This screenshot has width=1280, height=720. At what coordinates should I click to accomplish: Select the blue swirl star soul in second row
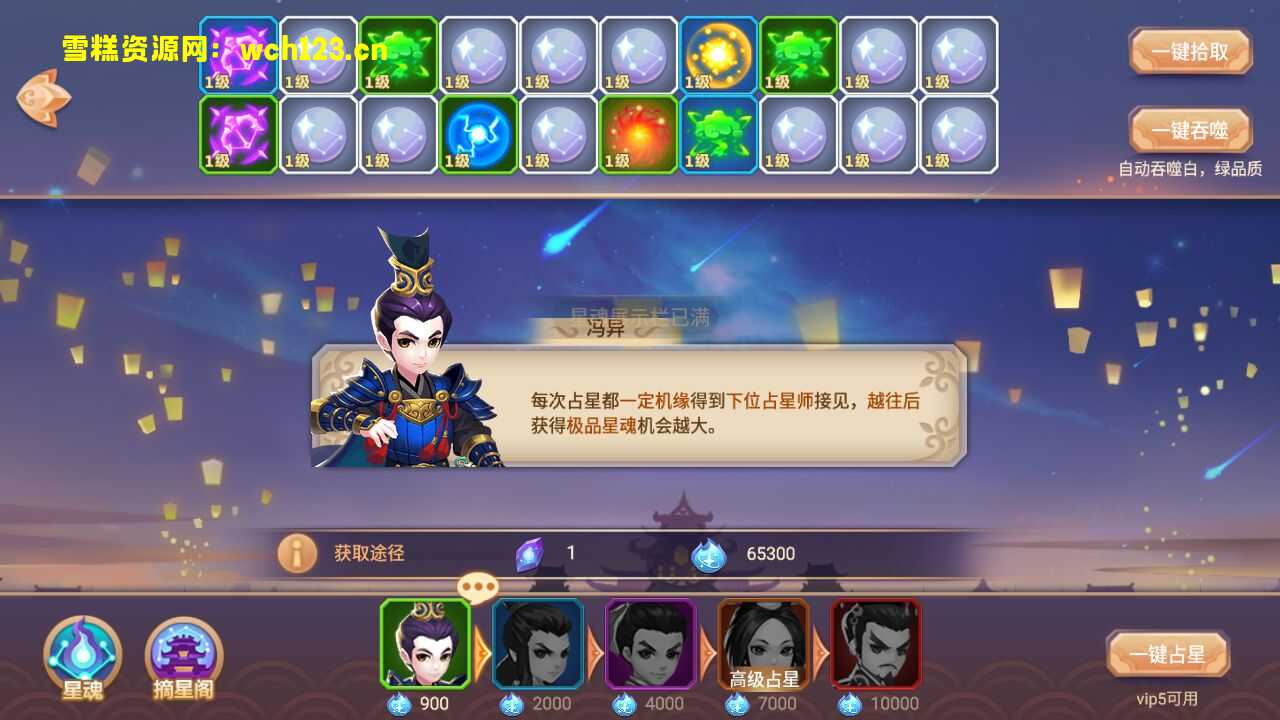pos(477,133)
